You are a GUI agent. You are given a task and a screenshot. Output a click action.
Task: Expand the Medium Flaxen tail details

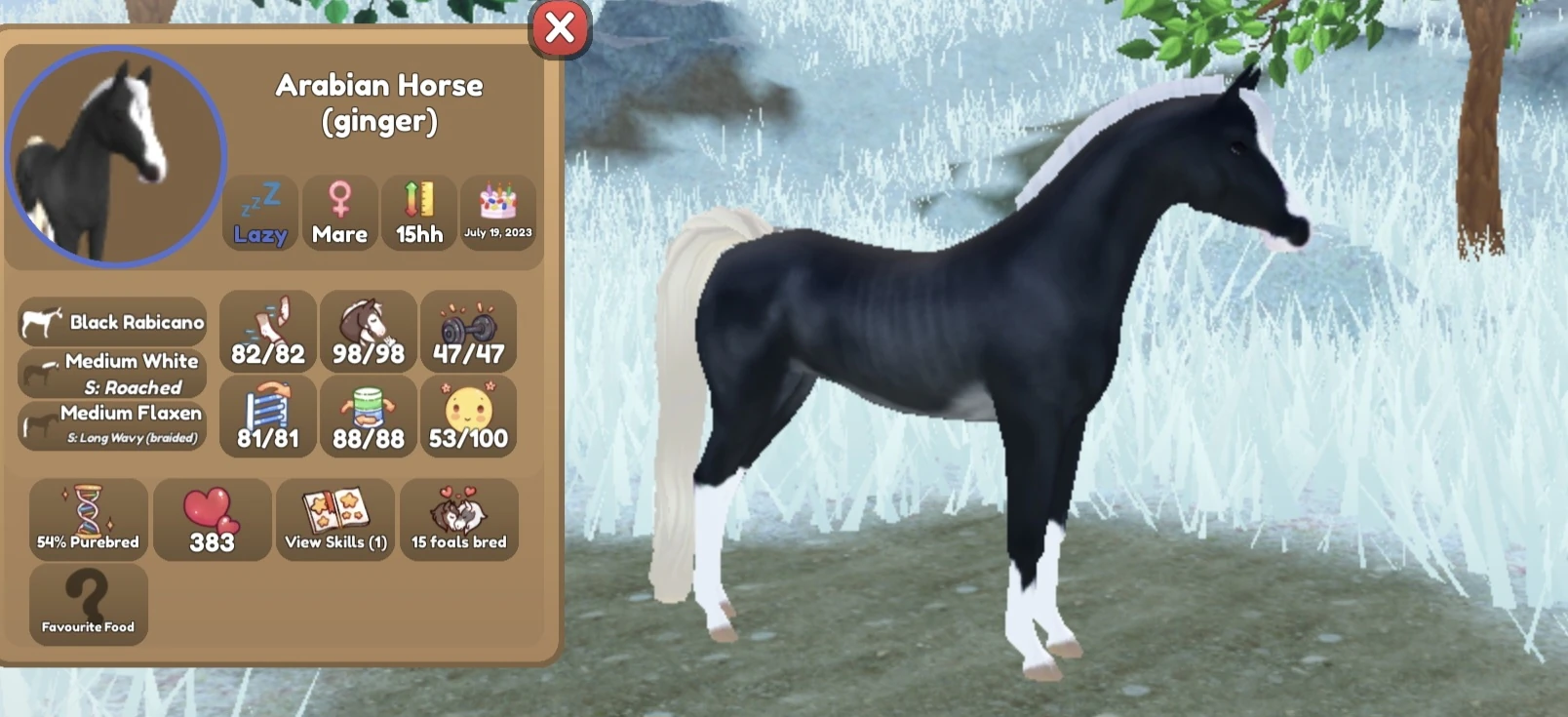coord(112,423)
